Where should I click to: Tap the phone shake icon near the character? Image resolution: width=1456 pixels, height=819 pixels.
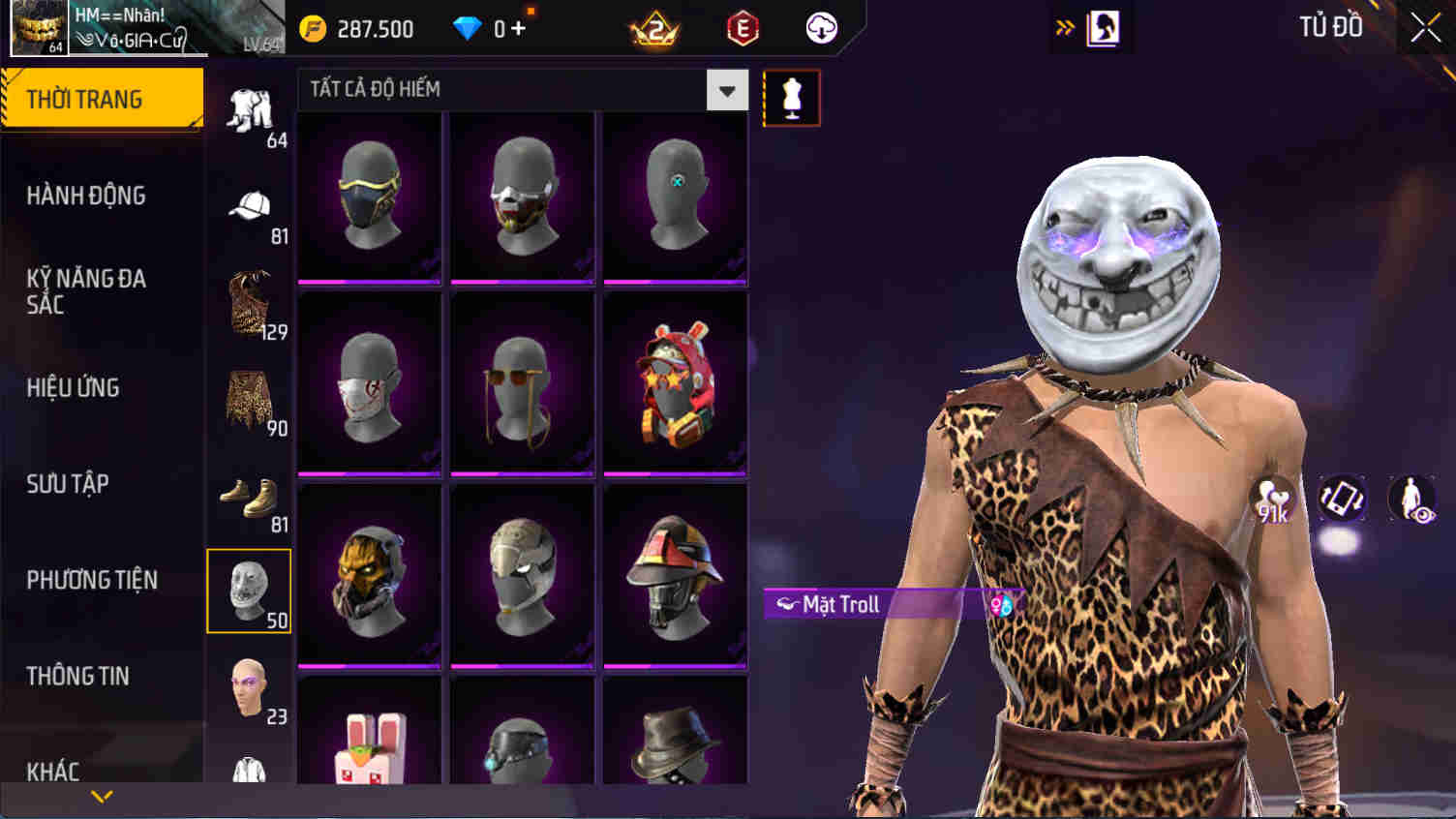pos(1343,500)
